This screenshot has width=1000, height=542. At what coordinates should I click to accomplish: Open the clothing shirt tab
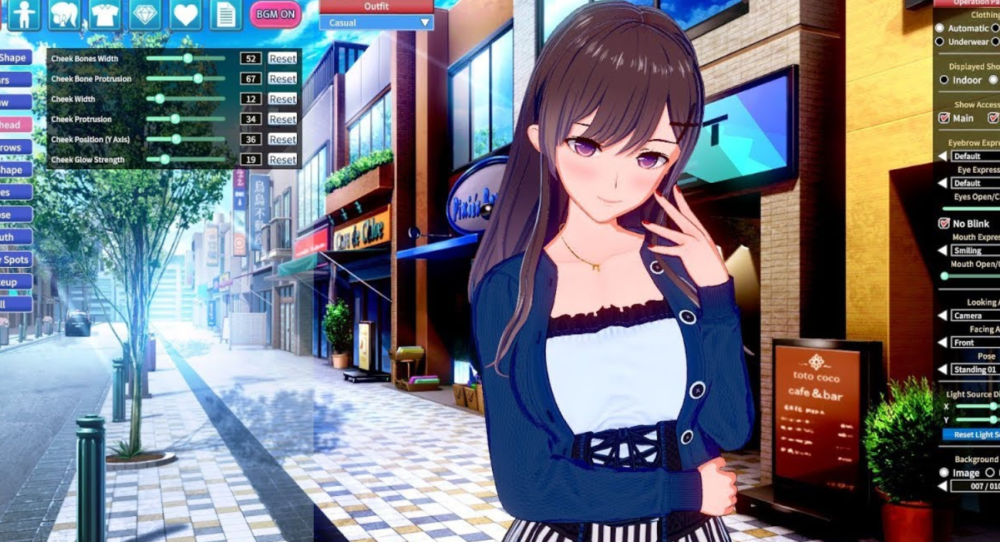coord(104,15)
